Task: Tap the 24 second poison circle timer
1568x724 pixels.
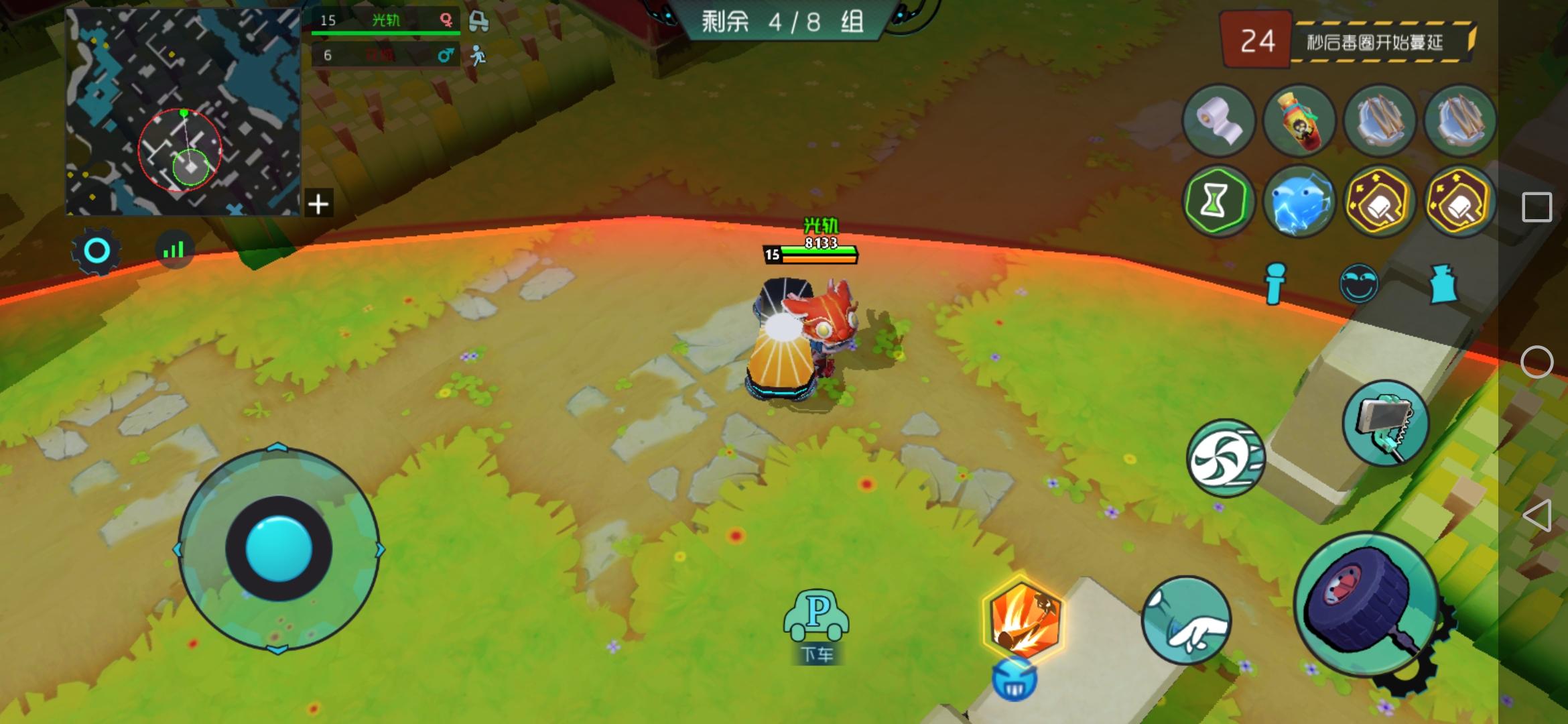Action: pos(1258,38)
